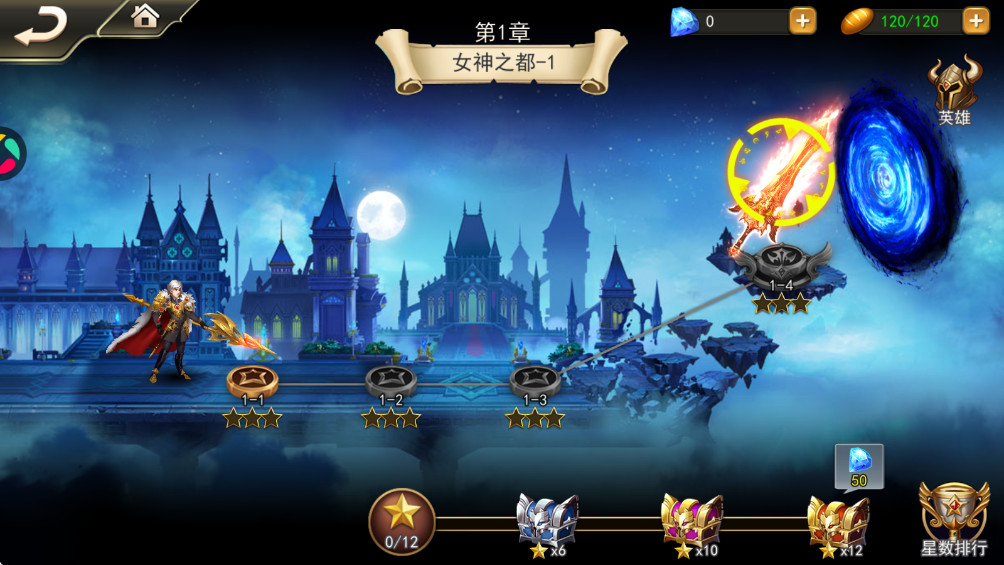Open the home screen button
This screenshot has height=565, width=1004.
click(x=146, y=16)
